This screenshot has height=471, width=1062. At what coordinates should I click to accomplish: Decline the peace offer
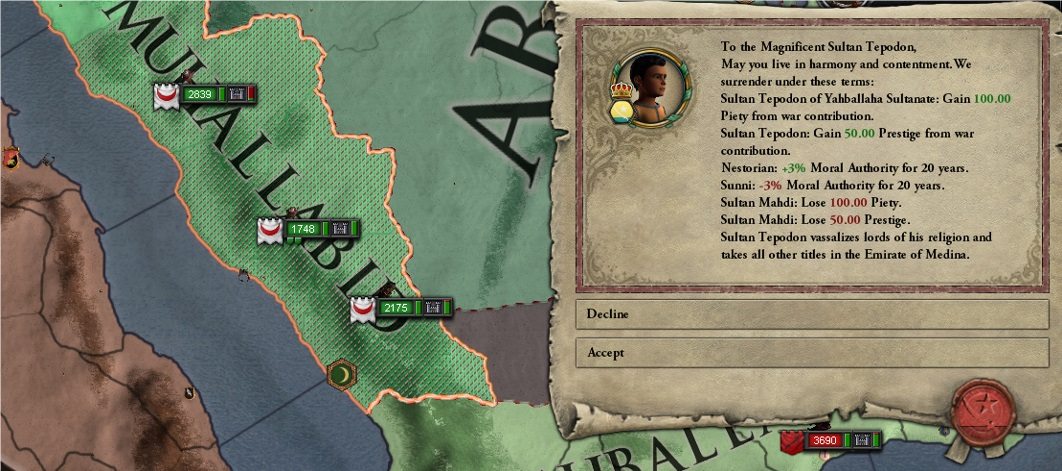[811, 314]
